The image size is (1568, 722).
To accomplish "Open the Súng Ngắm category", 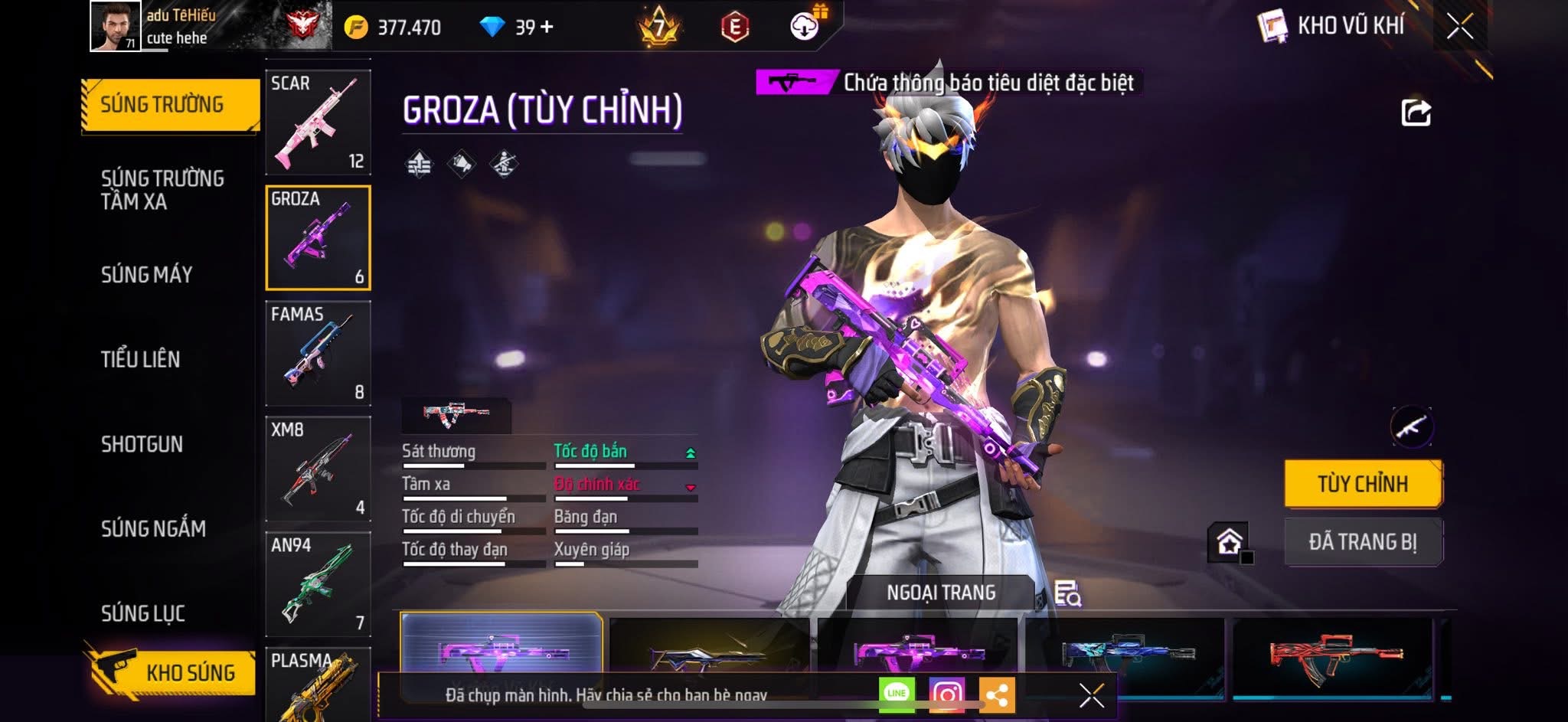I will 153,528.
